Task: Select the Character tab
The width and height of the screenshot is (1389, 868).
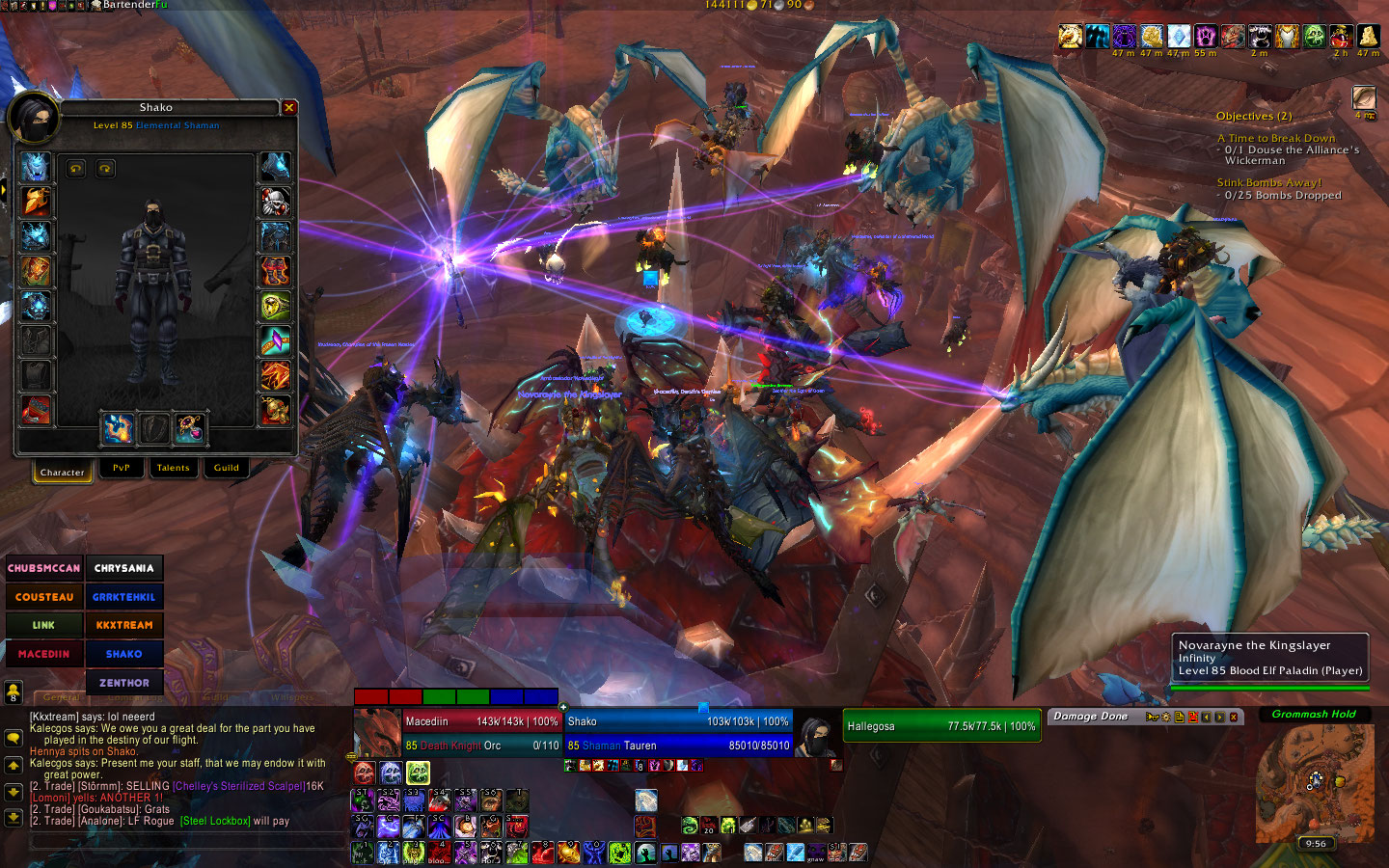Action: point(63,472)
